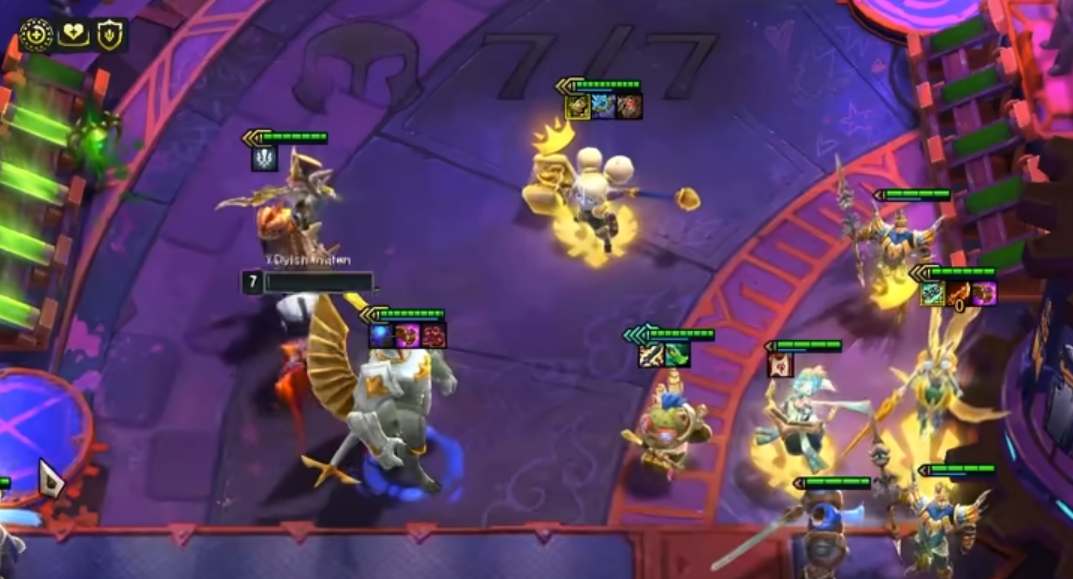
Task: Inspect the sword item icon
Action: click(x=651, y=354)
